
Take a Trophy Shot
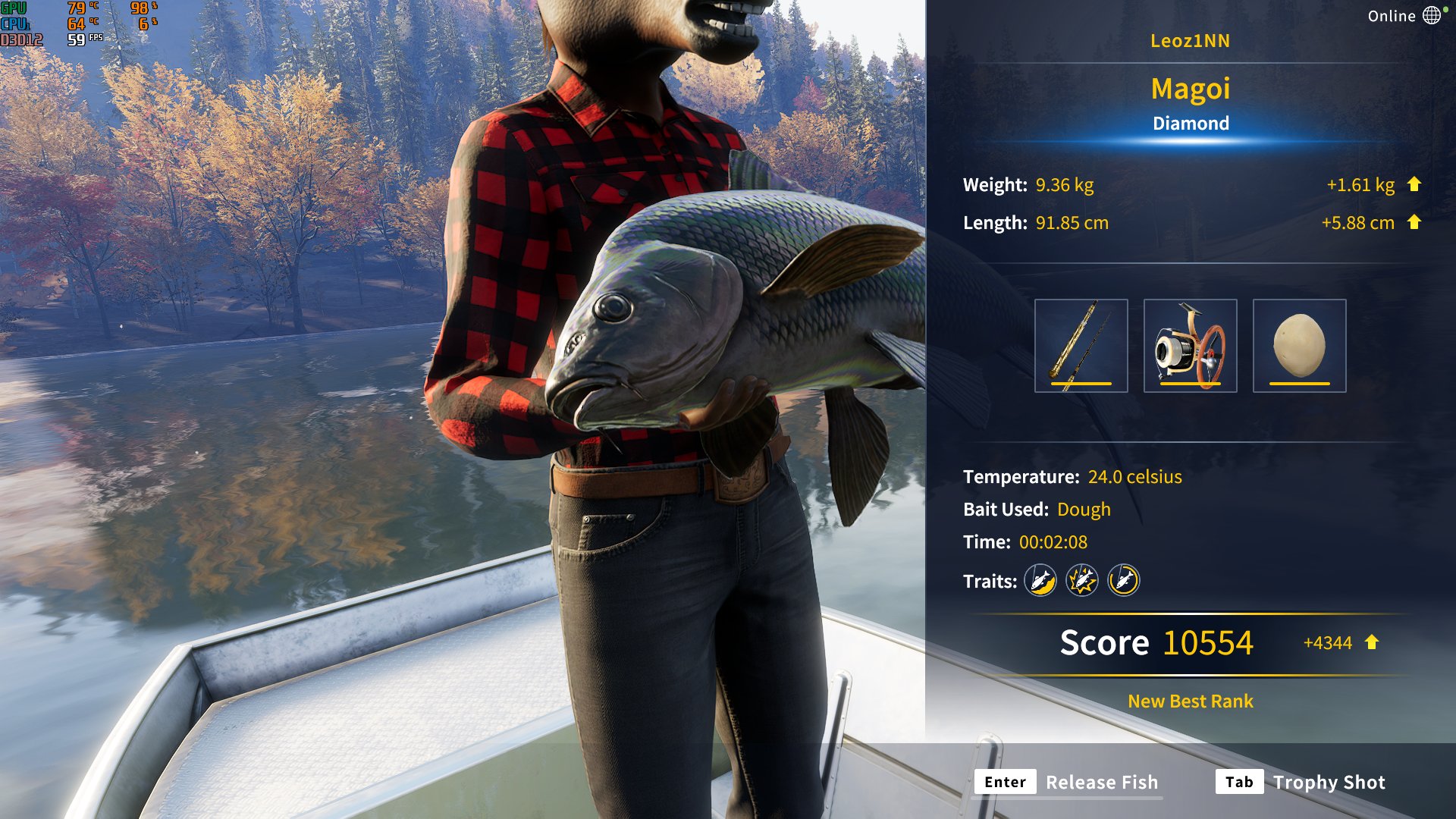click(1301, 782)
